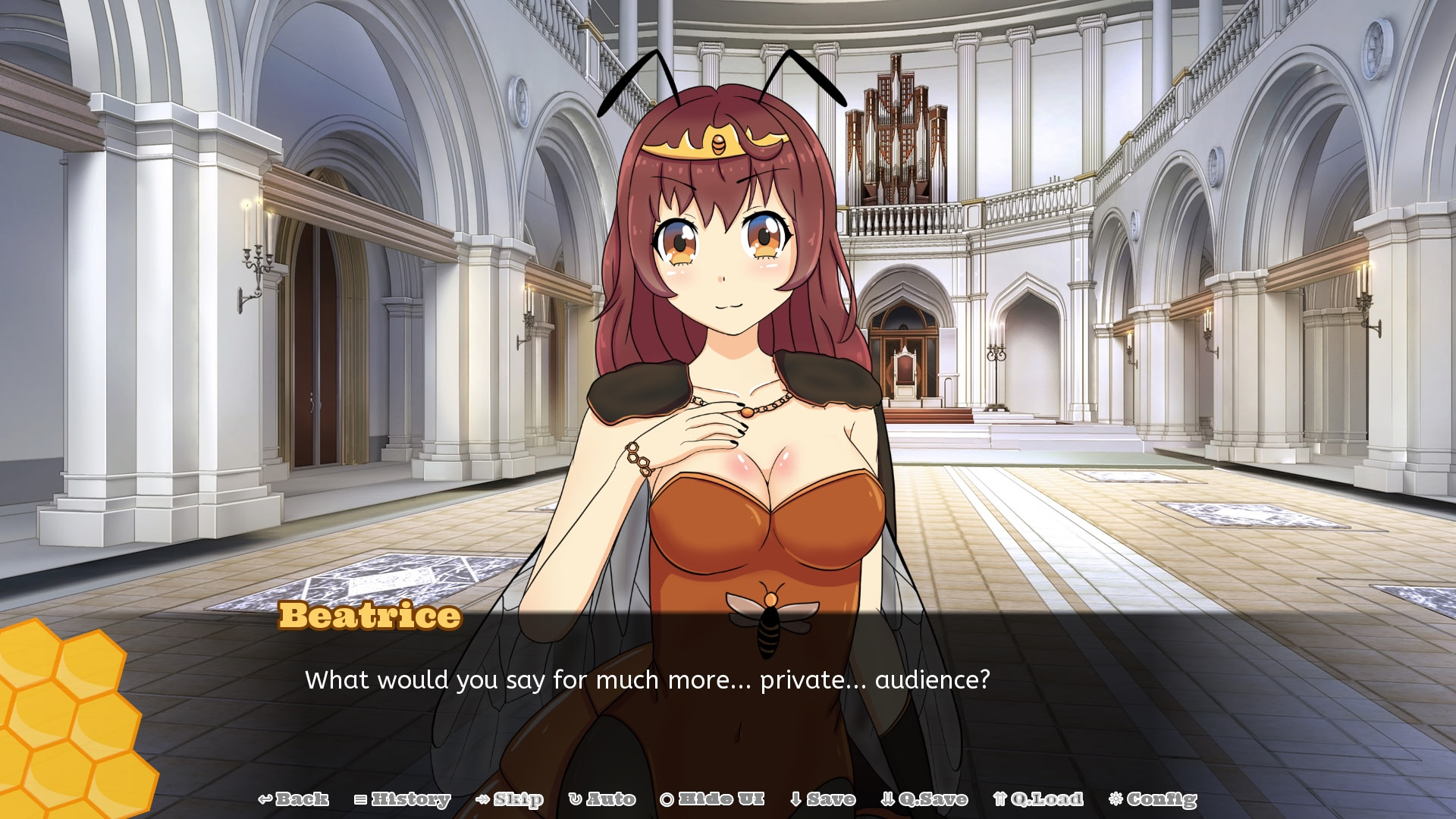
Task: Activate Skip mode
Action: 510,799
